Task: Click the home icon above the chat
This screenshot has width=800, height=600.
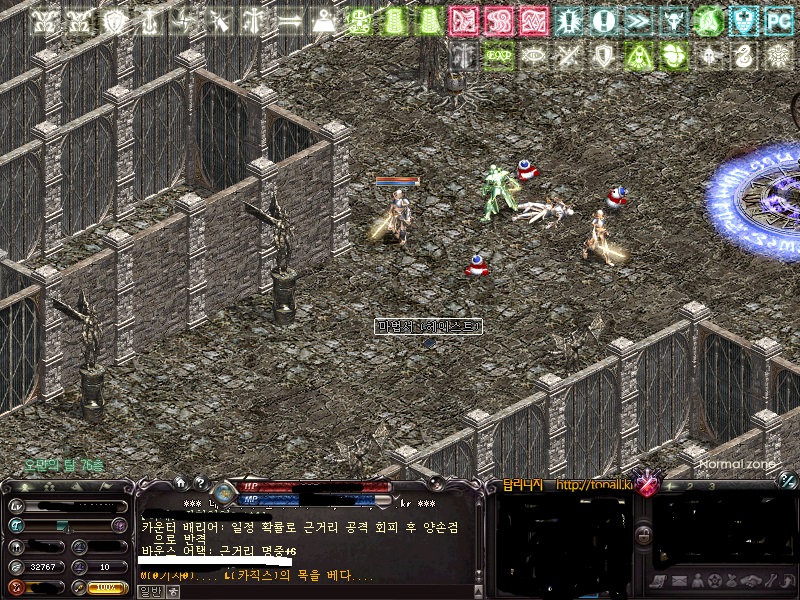Action: pos(181,481)
